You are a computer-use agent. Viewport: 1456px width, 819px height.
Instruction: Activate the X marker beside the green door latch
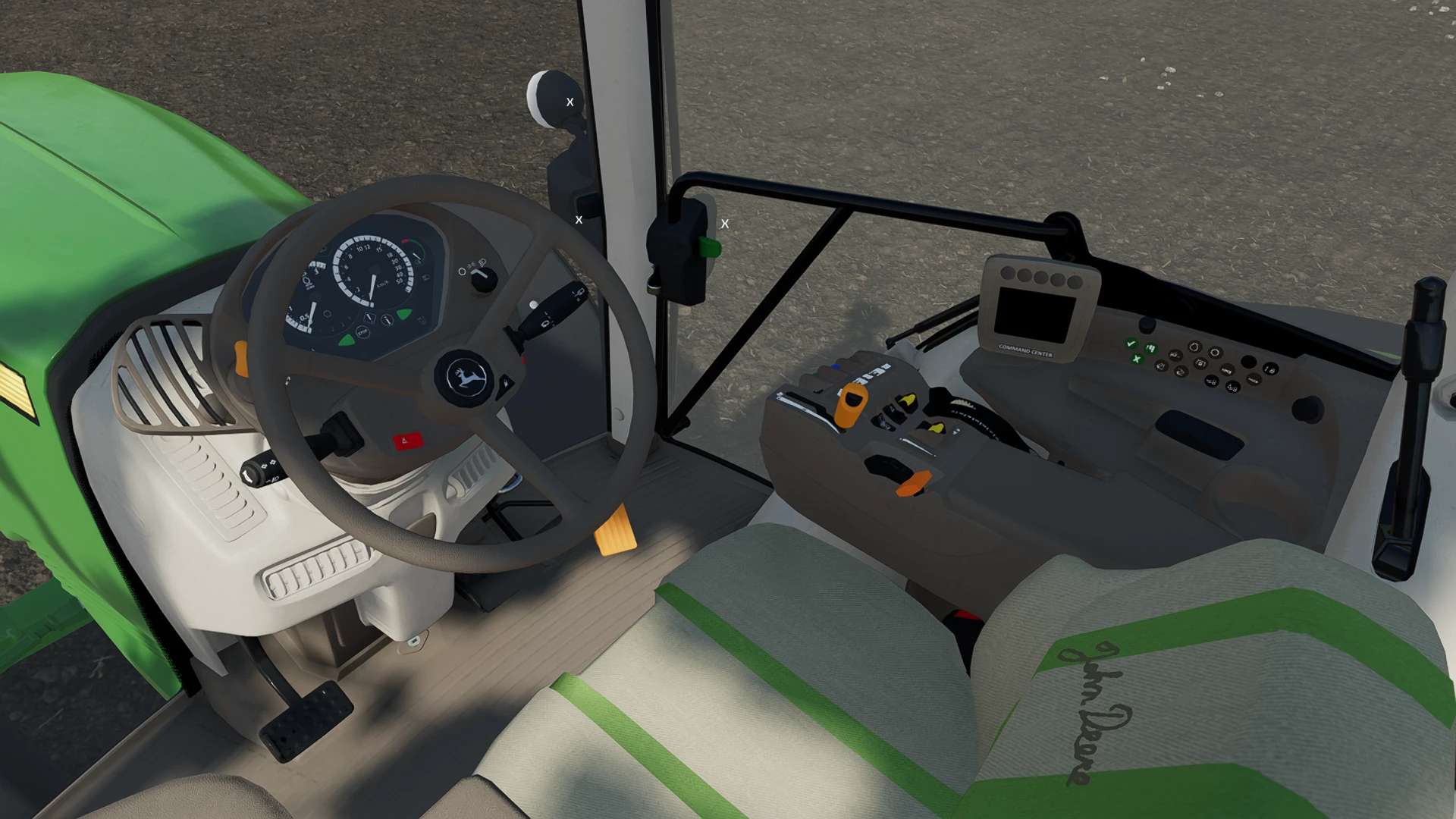click(x=725, y=224)
